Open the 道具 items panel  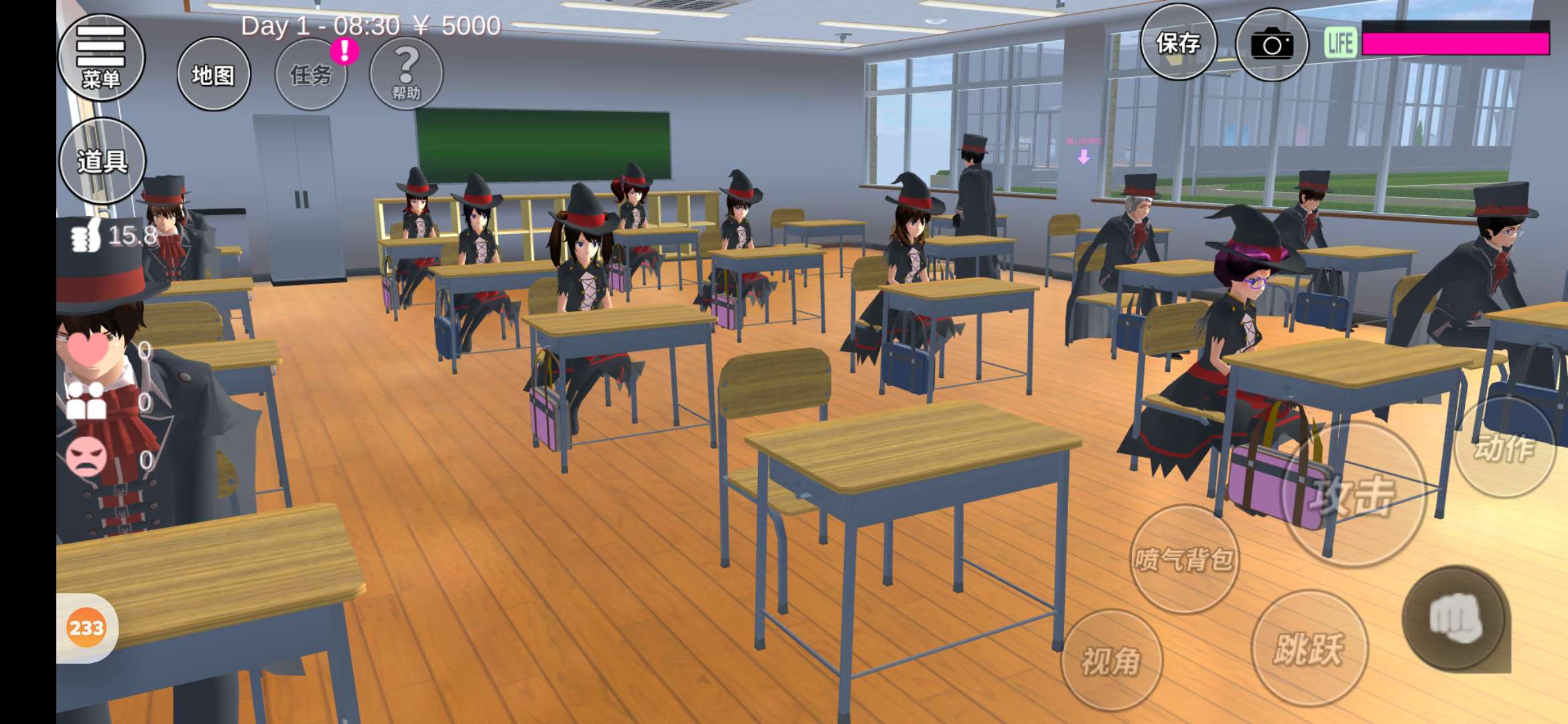pyautogui.click(x=103, y=161)
